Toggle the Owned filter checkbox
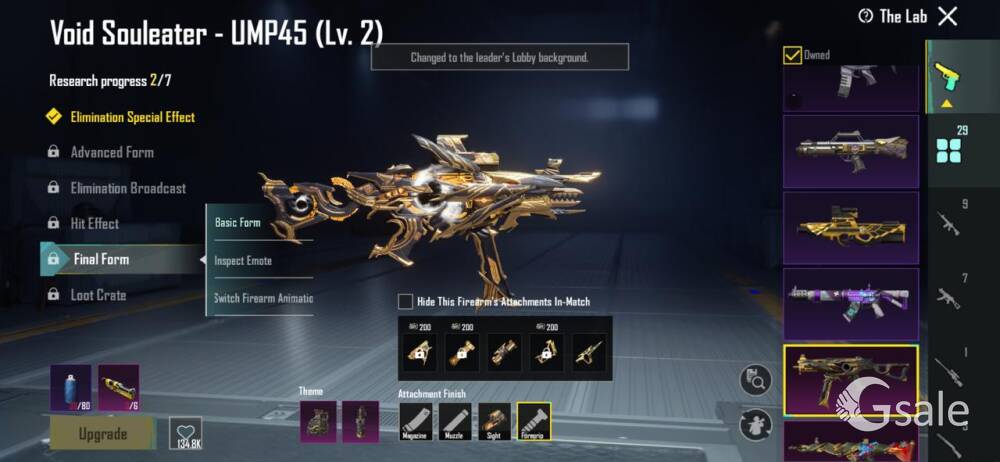Screen dimensions: 1000x462 click(x=792, y=55)
